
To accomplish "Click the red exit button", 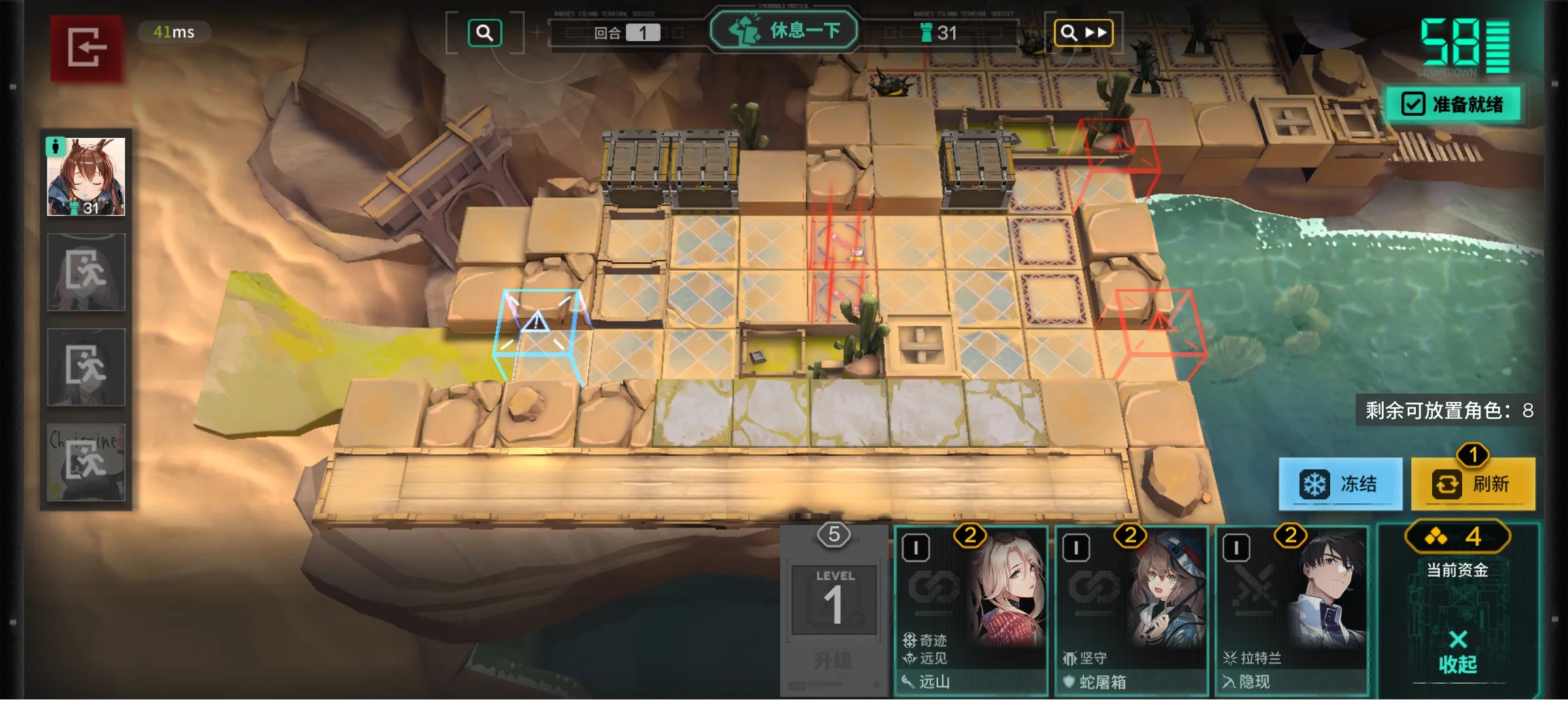I will (86, 48).
